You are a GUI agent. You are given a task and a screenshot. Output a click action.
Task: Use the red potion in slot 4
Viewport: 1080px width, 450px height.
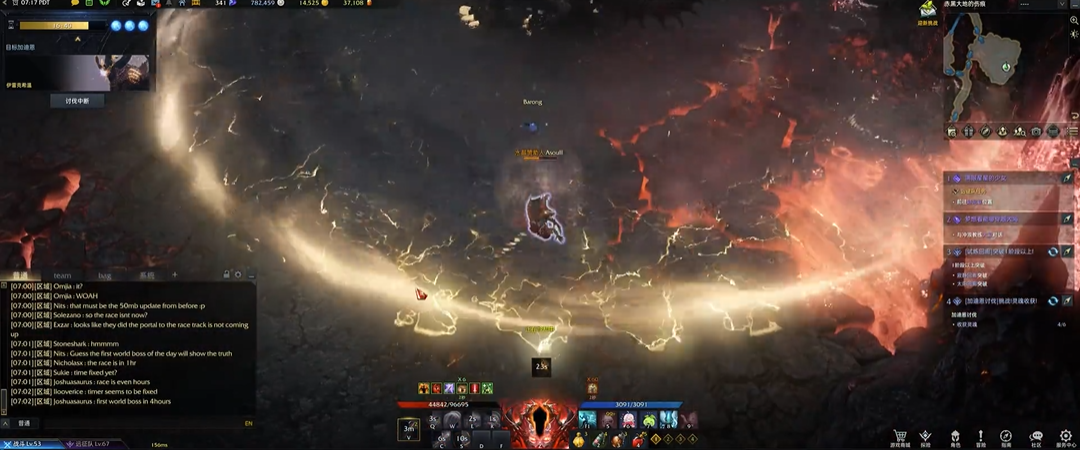636,439
